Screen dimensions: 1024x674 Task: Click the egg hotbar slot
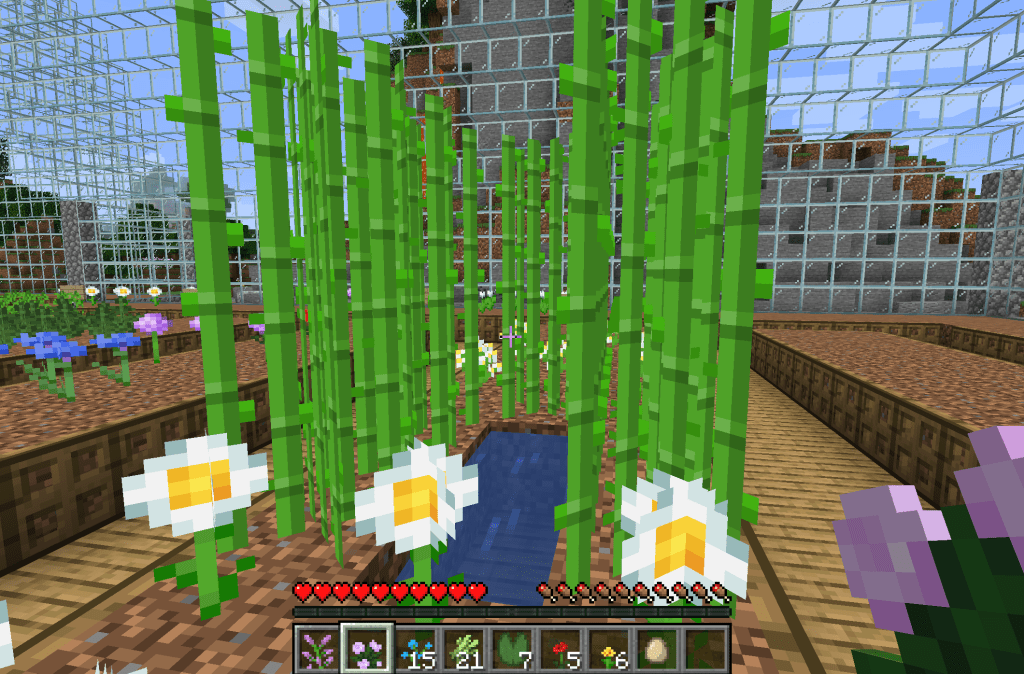(659, 650)
